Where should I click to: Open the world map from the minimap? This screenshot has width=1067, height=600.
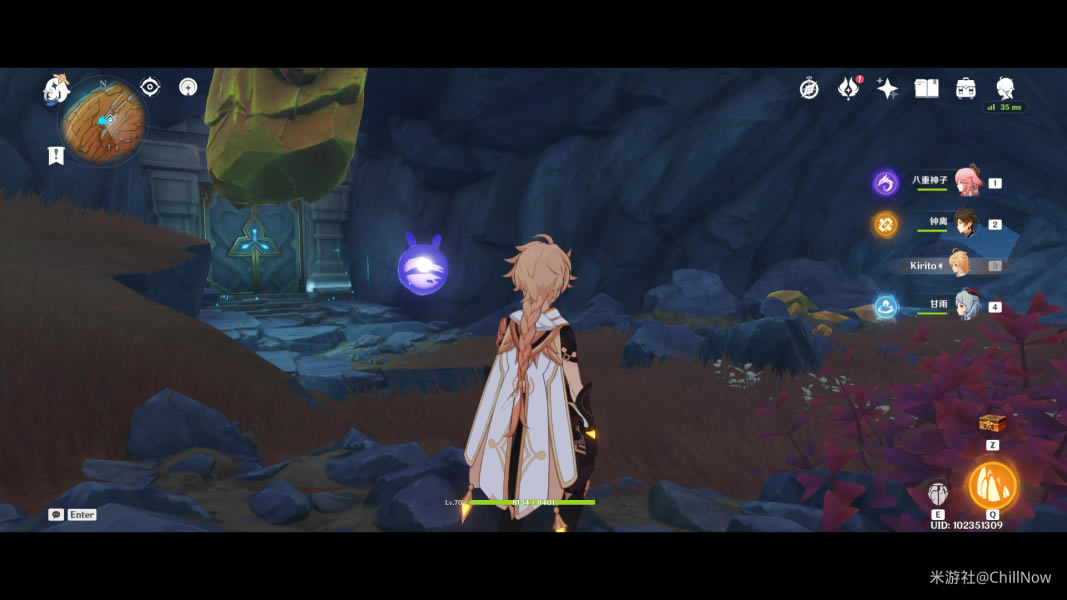(104, 121)
